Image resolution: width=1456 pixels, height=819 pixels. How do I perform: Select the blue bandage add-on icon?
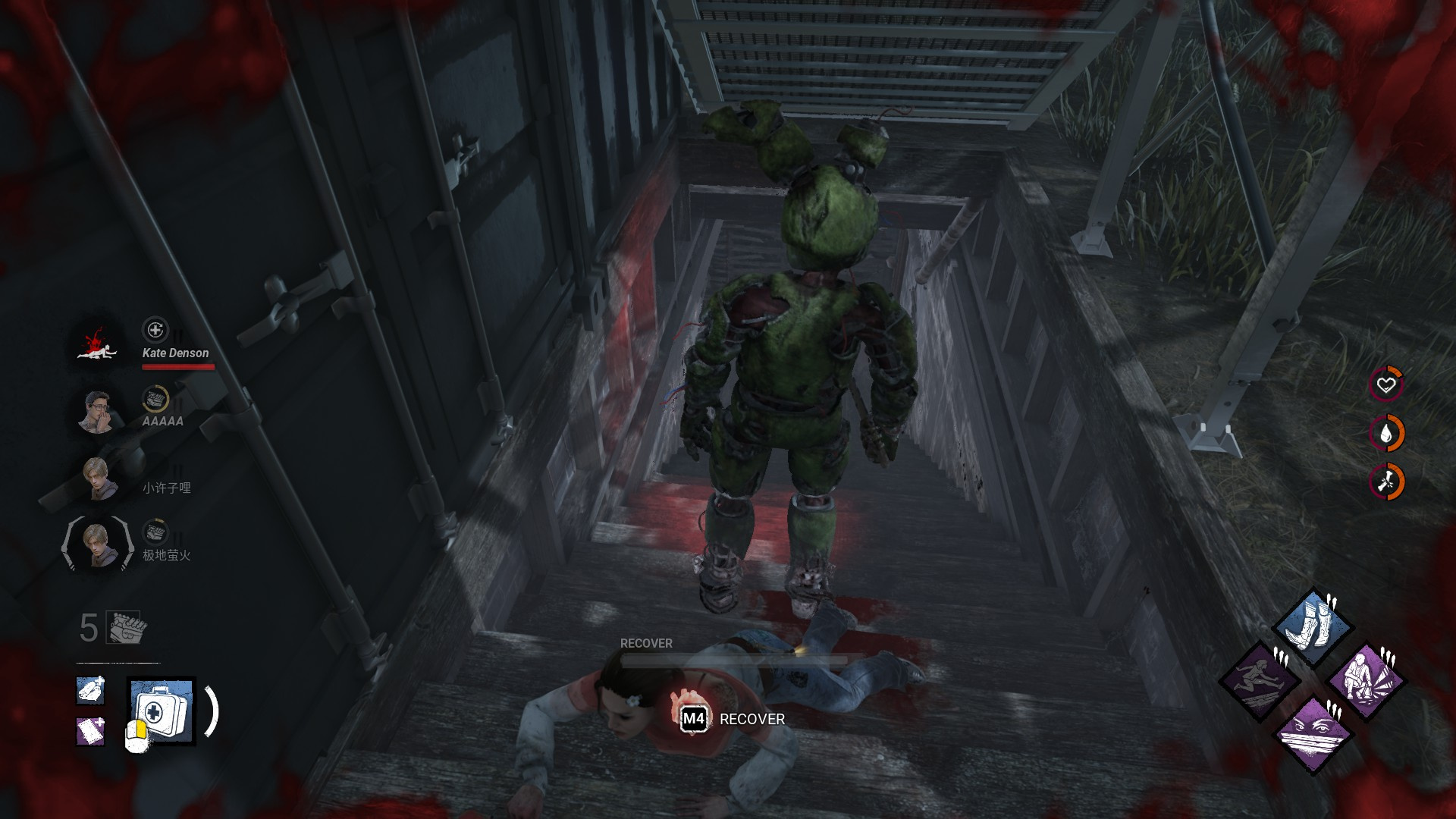click(x=91, y=690)
